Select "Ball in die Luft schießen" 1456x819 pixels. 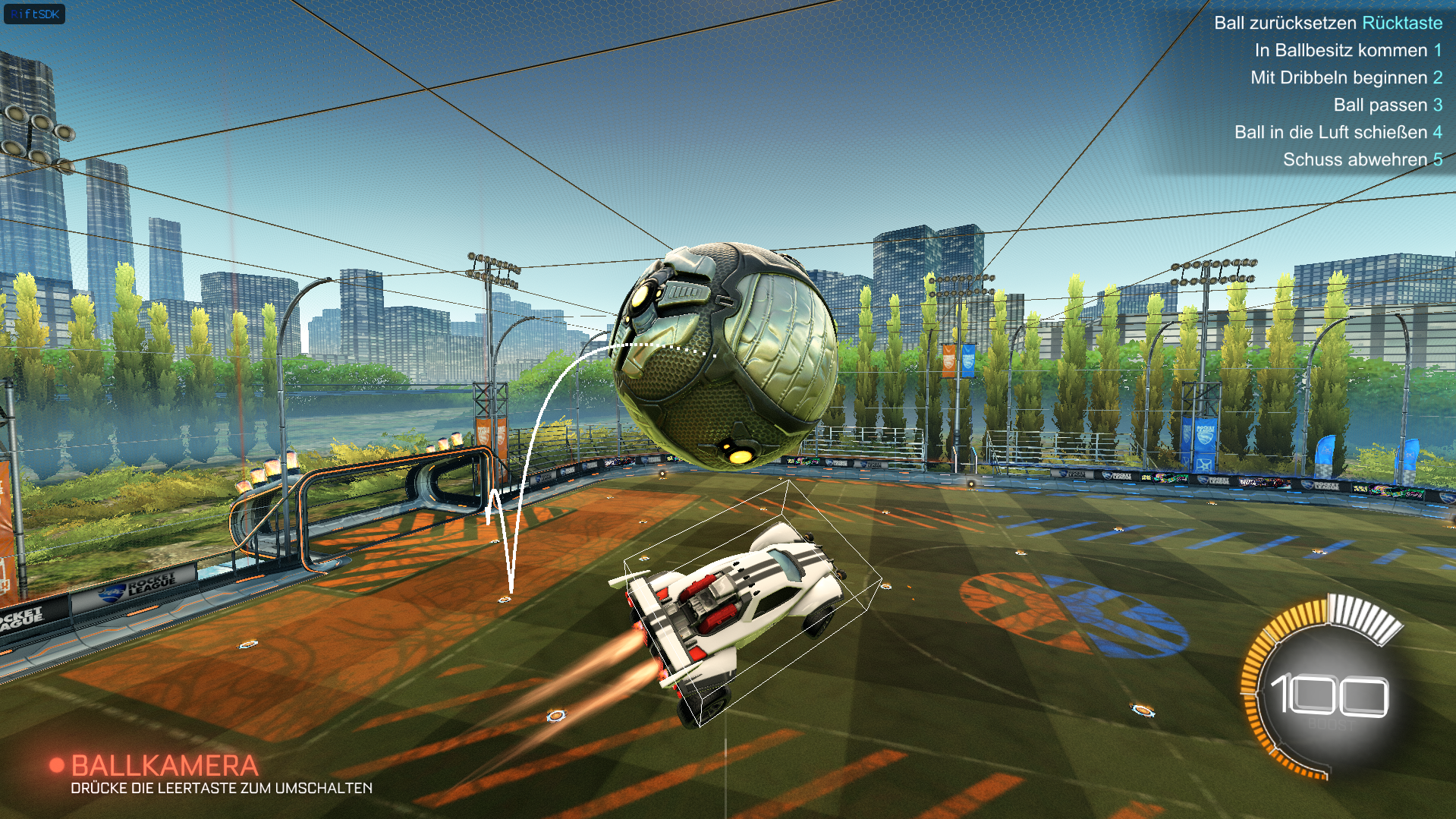pyautogui.click(x=1337, y=132)
